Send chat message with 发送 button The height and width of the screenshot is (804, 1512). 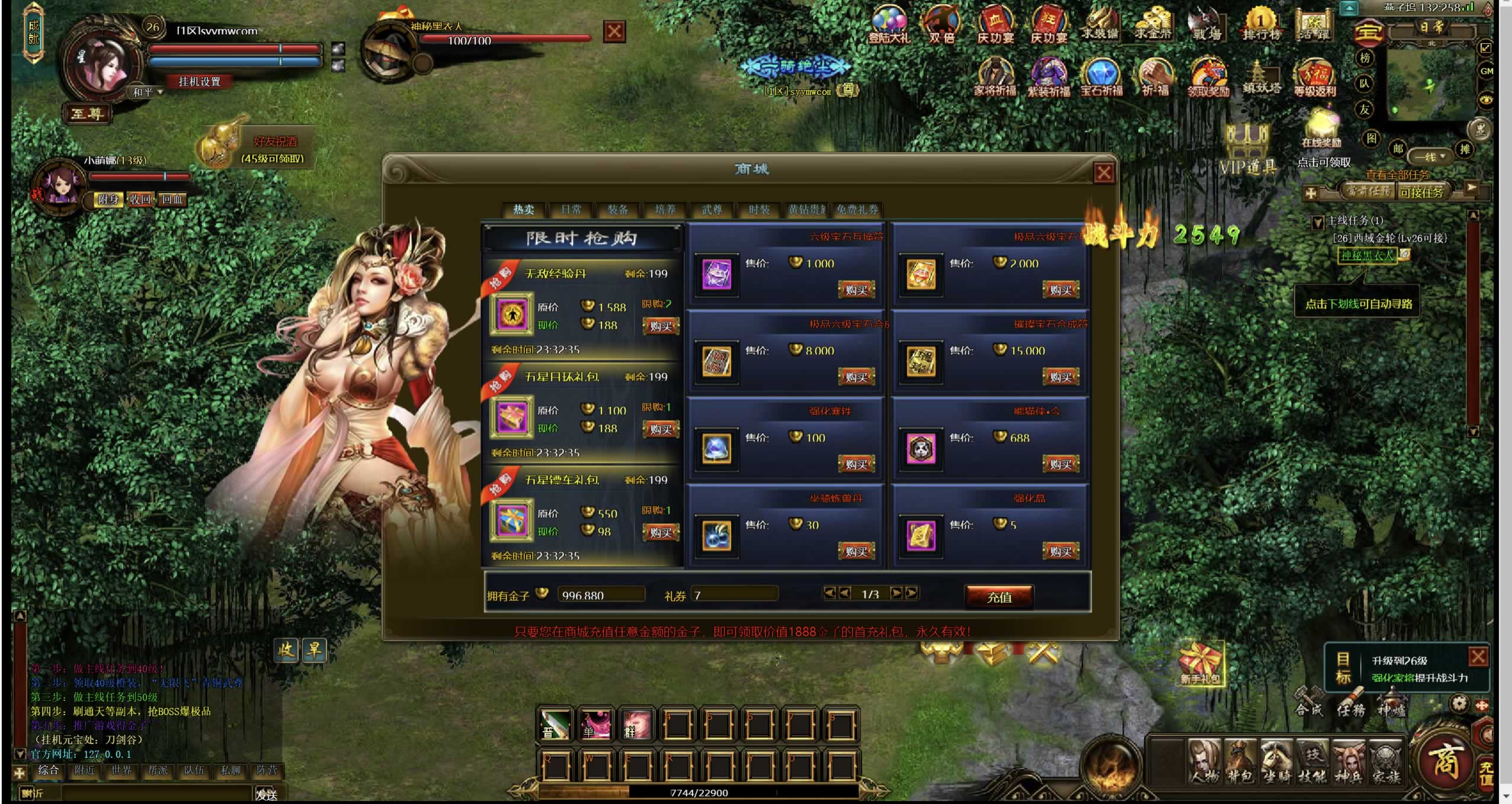pyautogui.click(x=266, y=794)
